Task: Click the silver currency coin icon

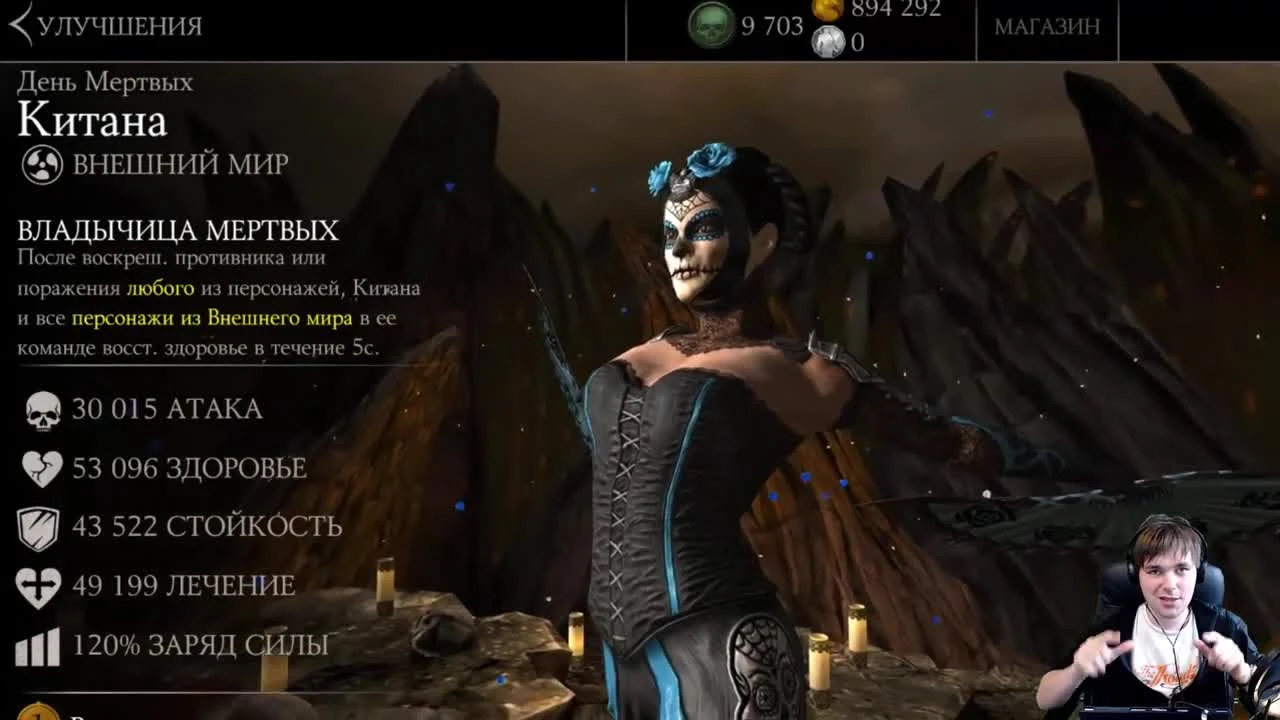Action: click(827, 43)
